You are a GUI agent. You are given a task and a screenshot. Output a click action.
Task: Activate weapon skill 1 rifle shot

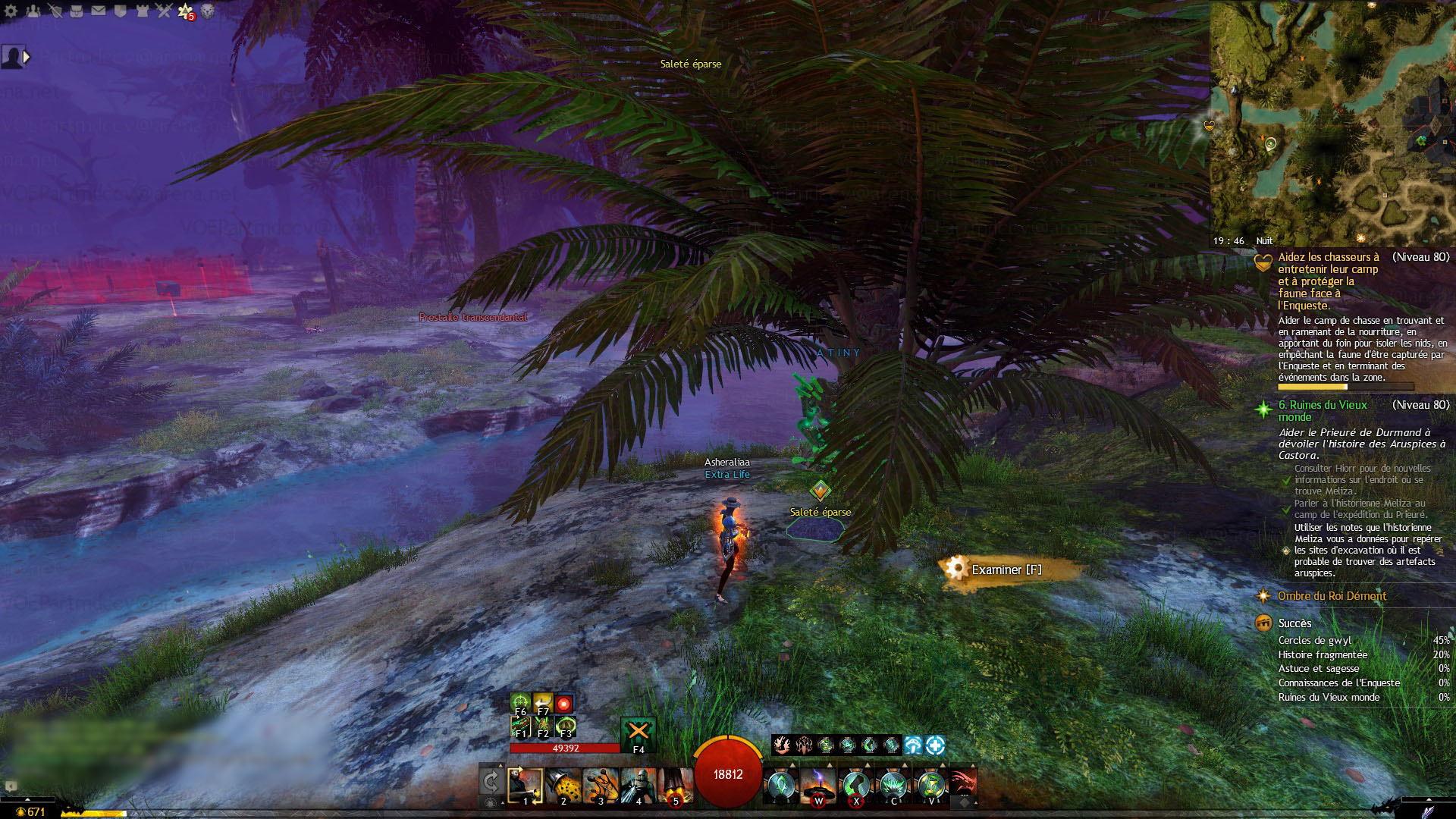[525, 785]
